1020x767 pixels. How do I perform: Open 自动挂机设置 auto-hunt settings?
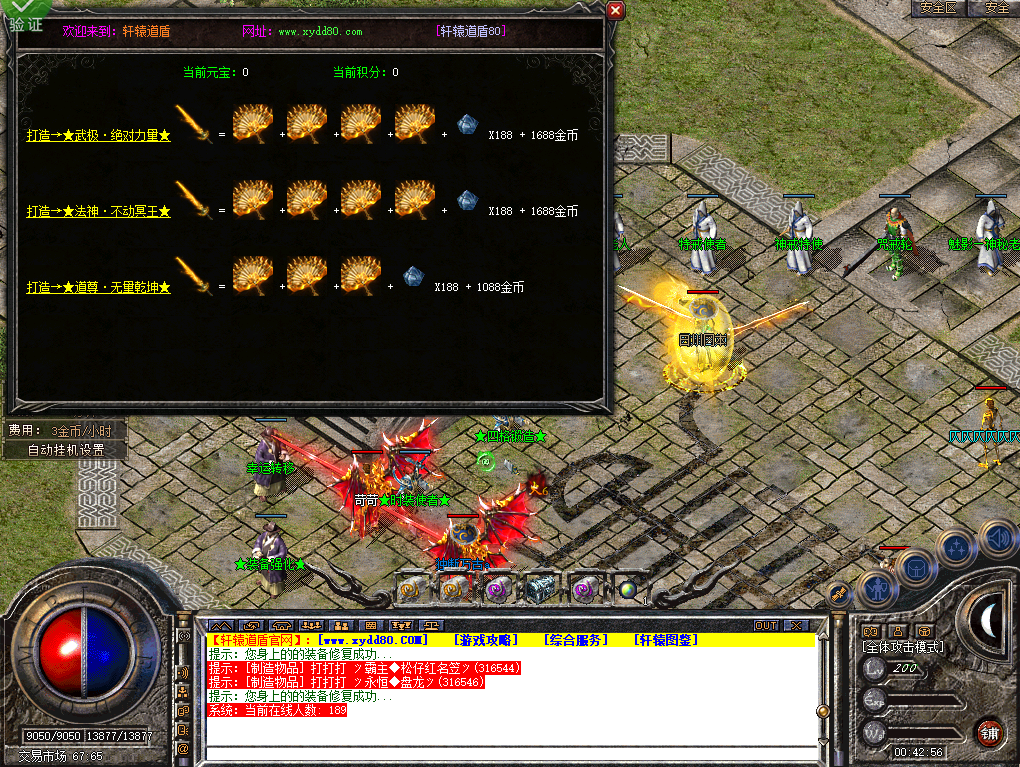pos(64,450)
